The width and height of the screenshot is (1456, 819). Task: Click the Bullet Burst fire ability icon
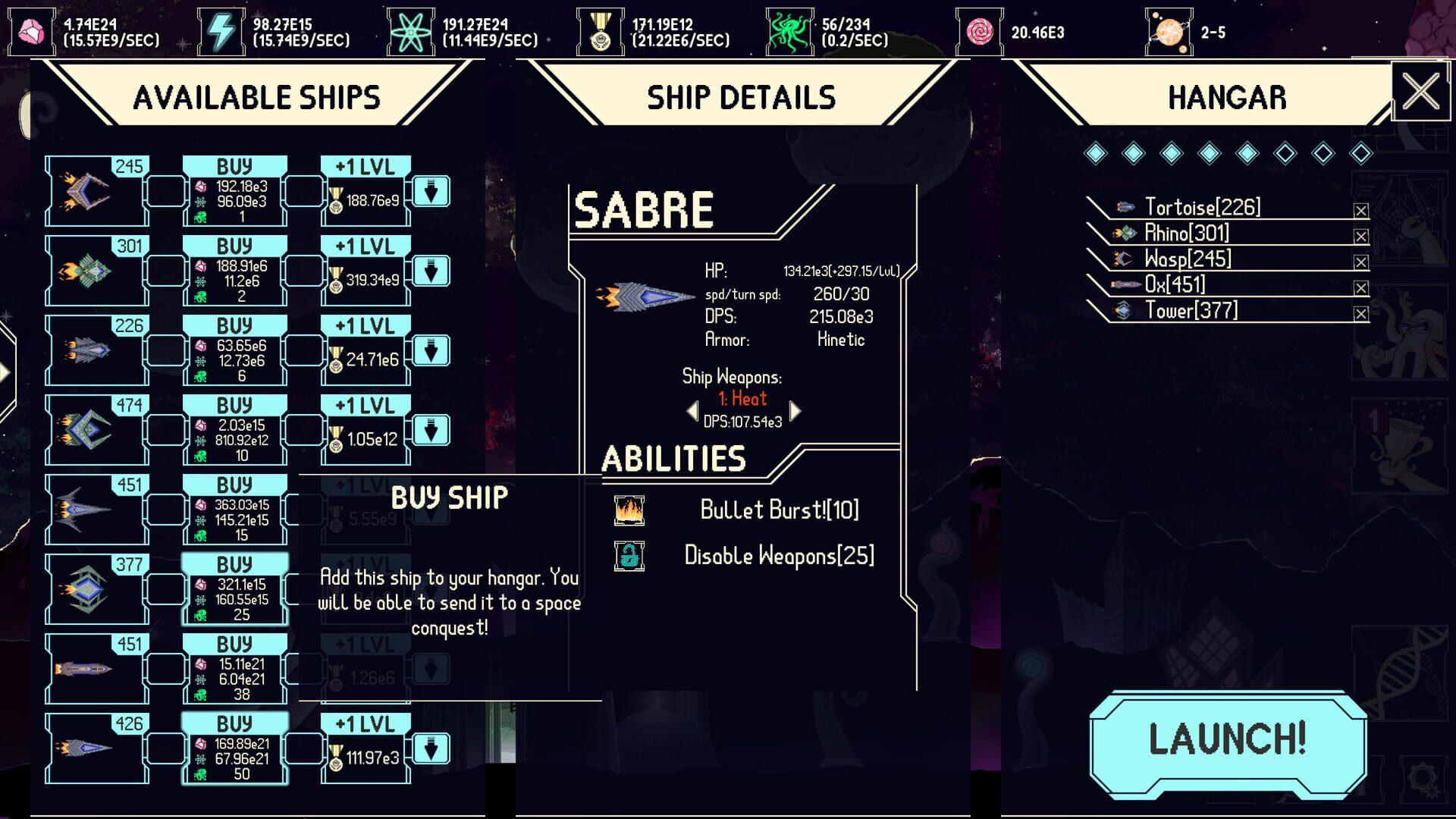click(630, 510)
